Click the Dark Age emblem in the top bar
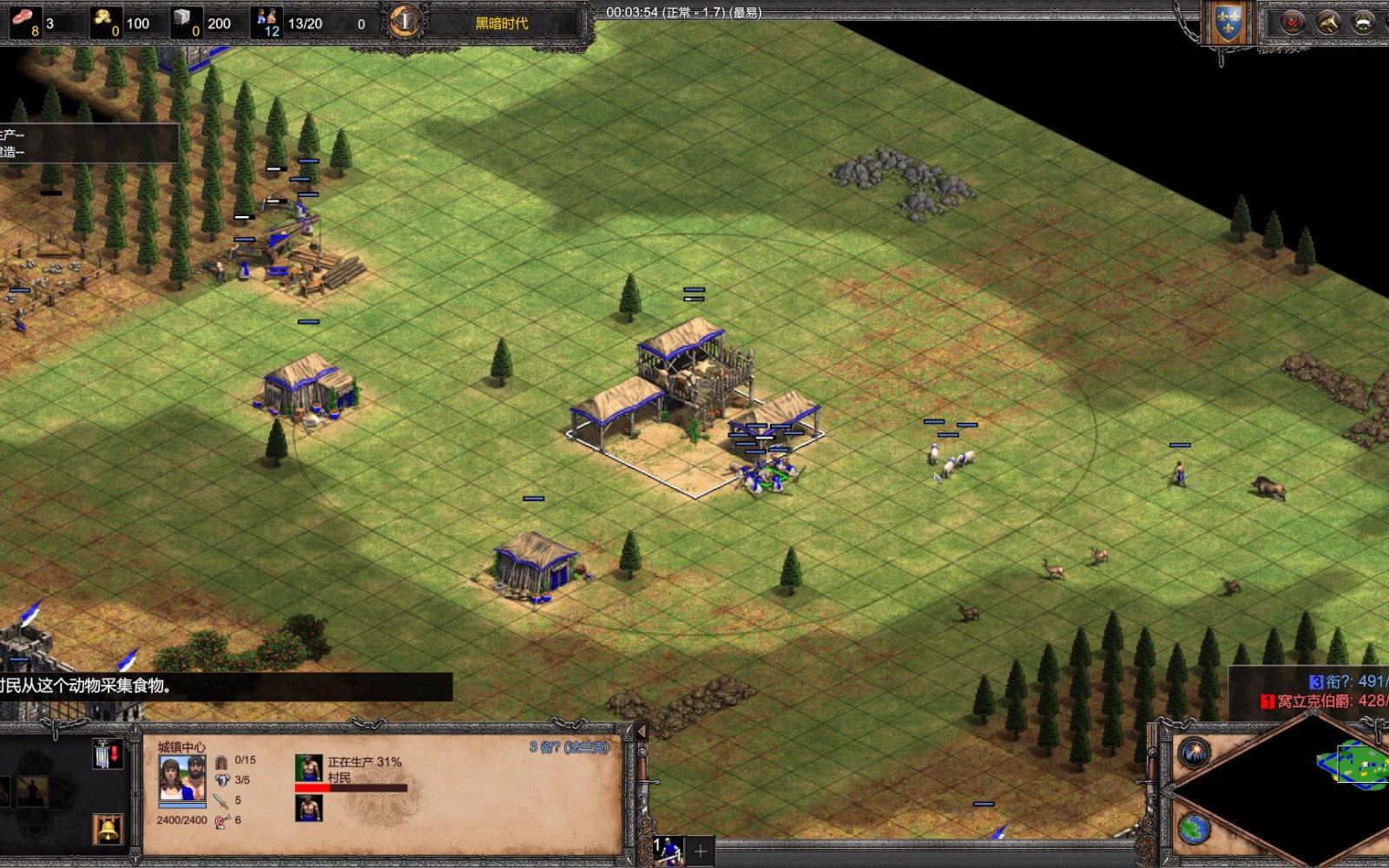The height and width of the screenshot is (868, 1389). point(405,21)
